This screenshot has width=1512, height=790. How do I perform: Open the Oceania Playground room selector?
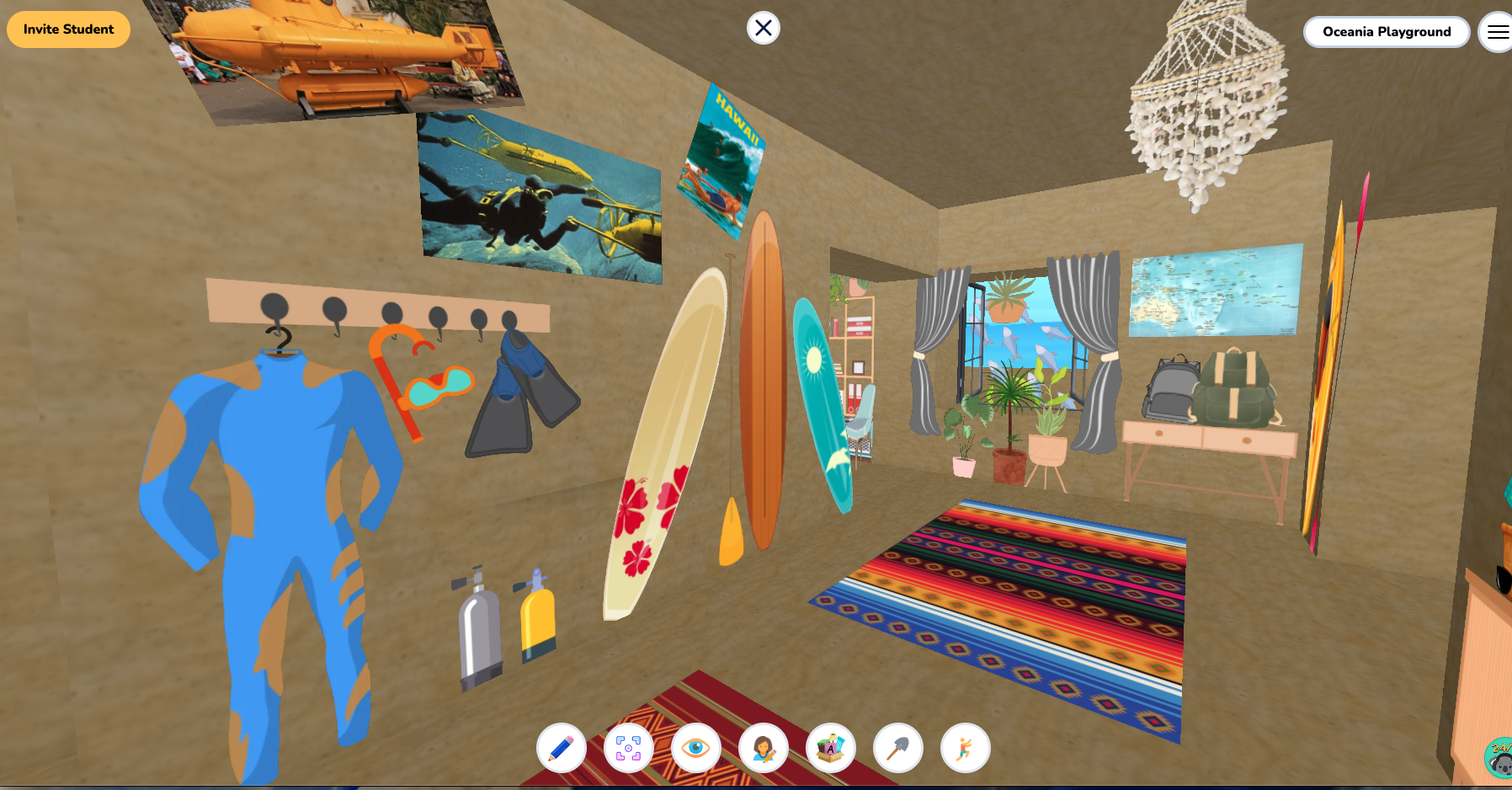[x=1387, y=32]
